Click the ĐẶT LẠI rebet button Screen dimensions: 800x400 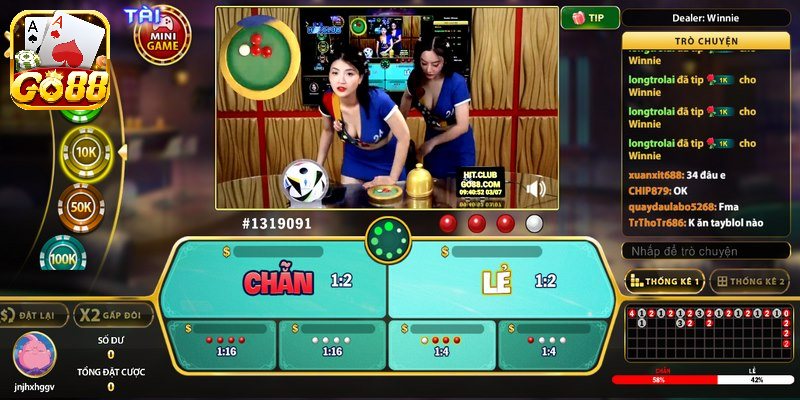click(35, 316)
